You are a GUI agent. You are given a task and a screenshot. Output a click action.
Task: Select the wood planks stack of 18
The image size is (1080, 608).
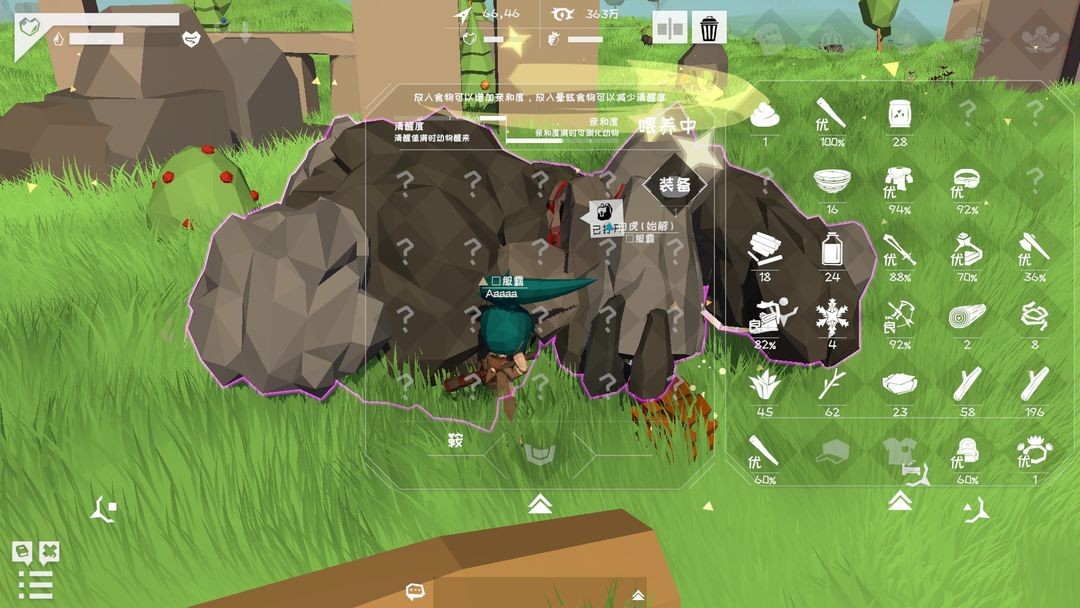coord(765,249)
